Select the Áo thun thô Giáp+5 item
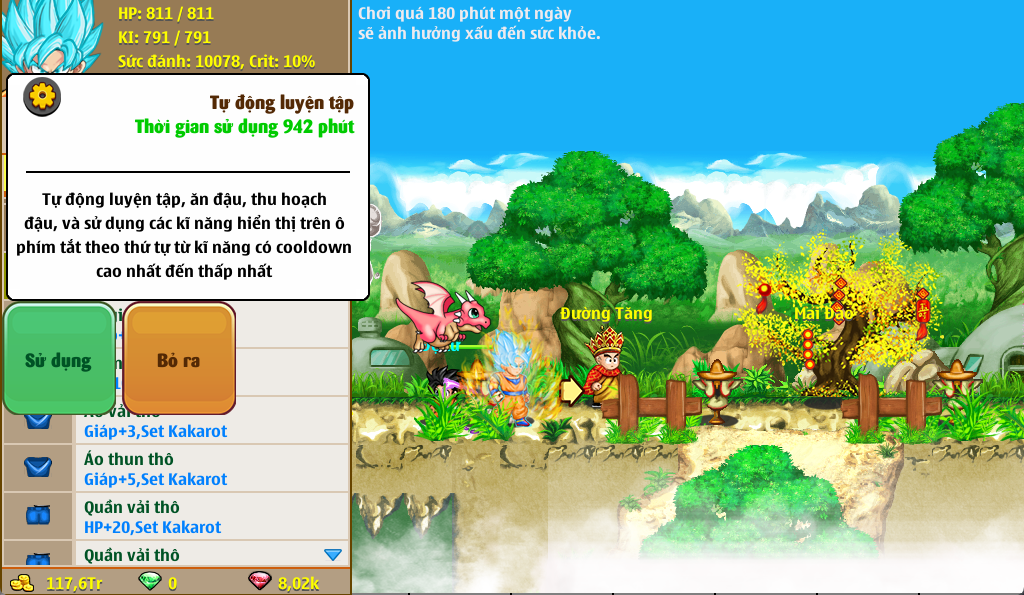Screen dimensions: 1024x595 click(175, 469)
